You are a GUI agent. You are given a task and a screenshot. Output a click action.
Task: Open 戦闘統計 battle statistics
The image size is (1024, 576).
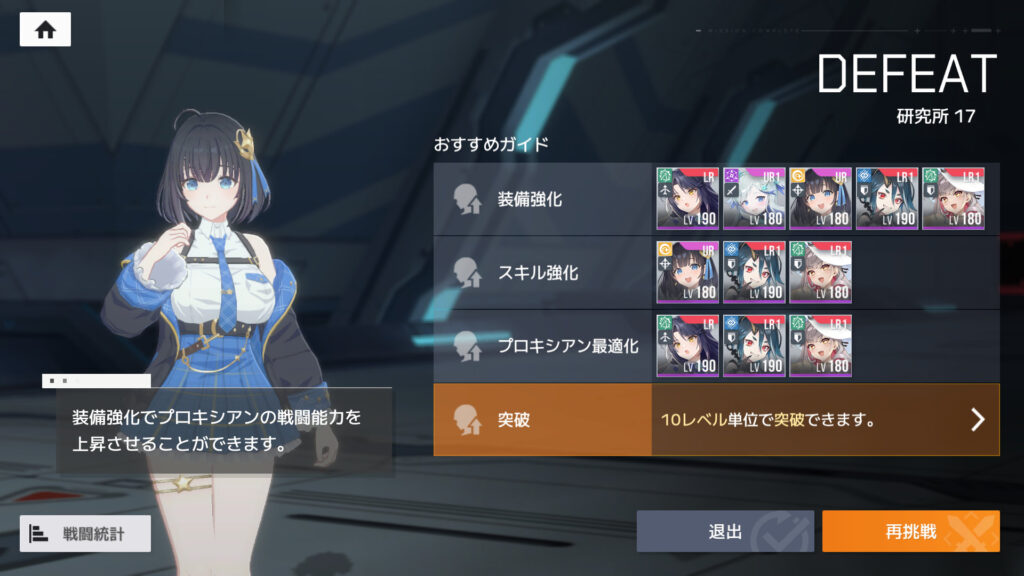pos(85,534)
